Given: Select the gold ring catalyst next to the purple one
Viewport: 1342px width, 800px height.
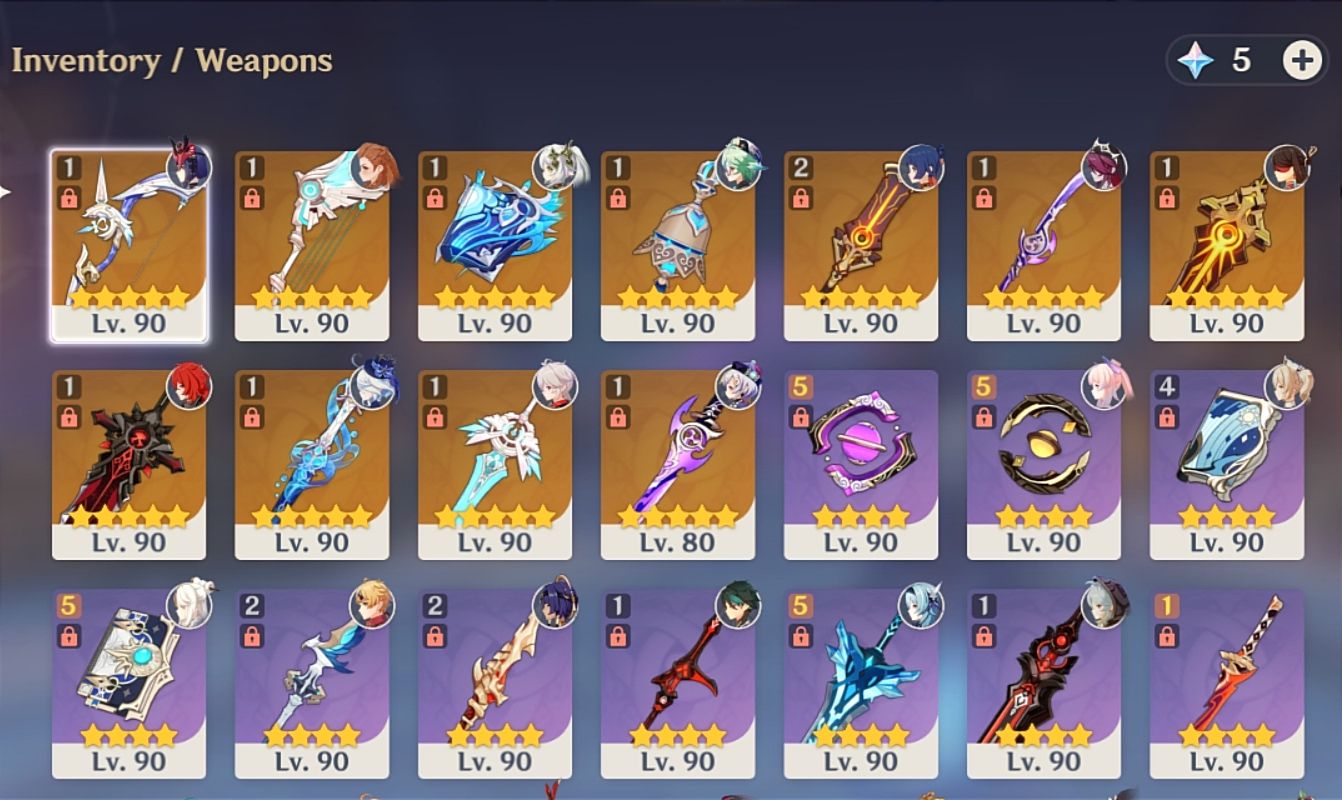Looking at the screenshot, I should (1044, 460).
